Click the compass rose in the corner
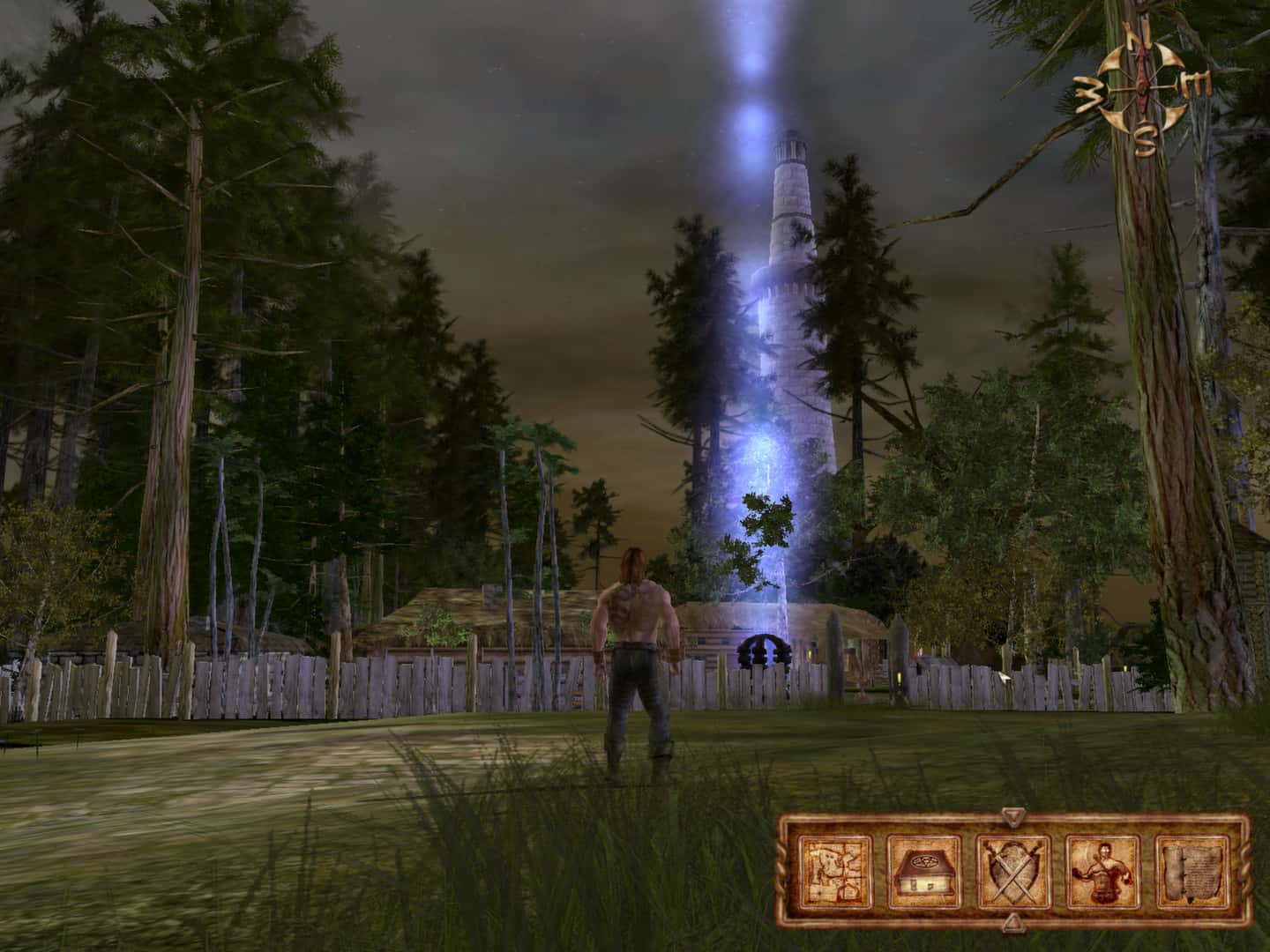This screenshot has width=1270, height=952. click(x=1141, y=86)
